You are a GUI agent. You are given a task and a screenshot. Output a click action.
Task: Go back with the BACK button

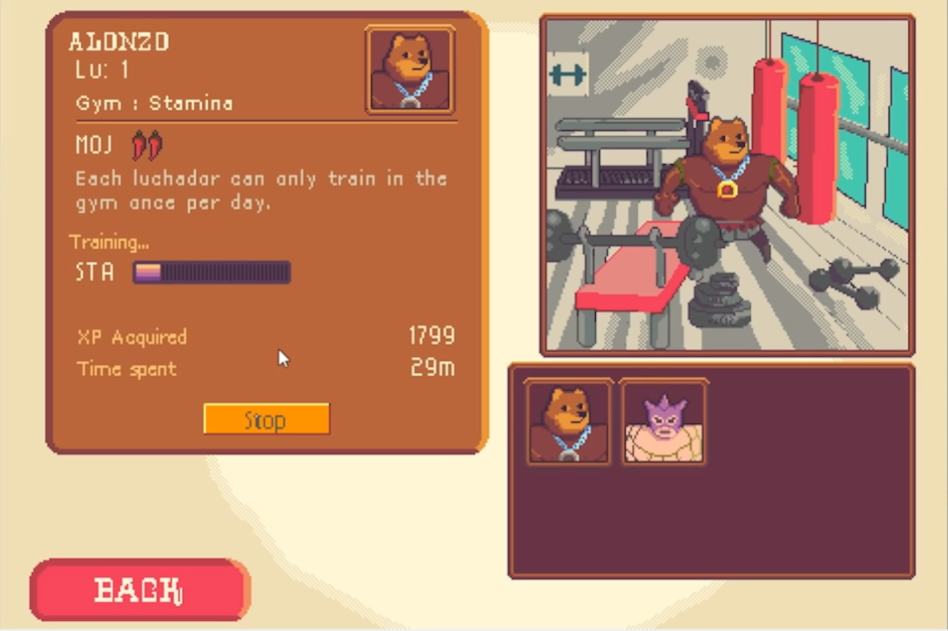point(139,590)
